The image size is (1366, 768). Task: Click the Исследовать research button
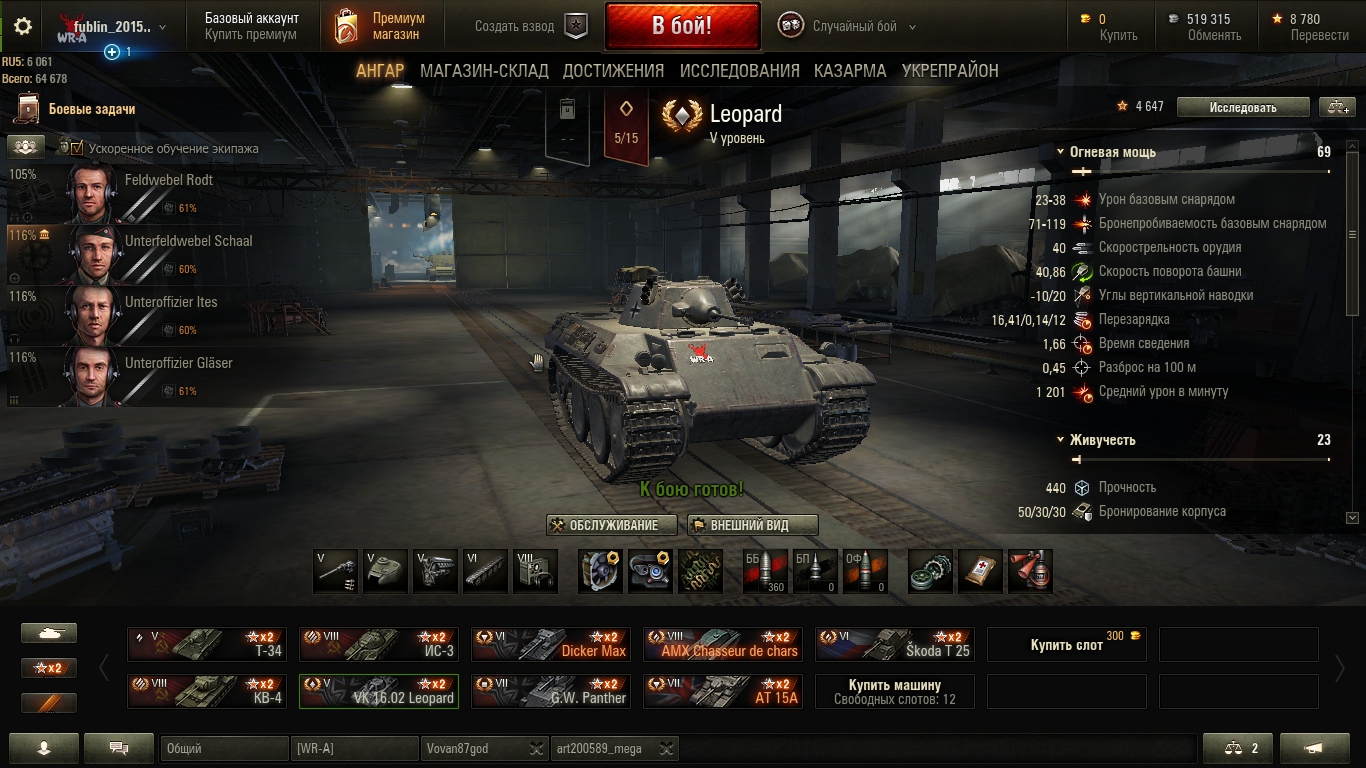click(x=1242, y=107)
